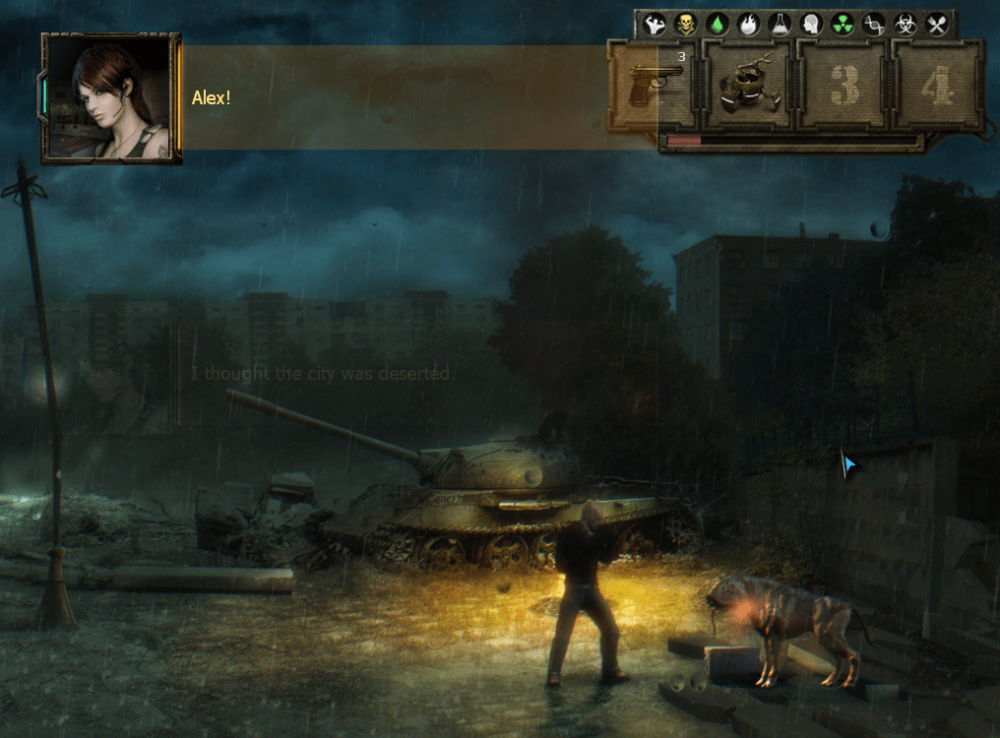The height and width of the screenshot is (738, 1000).
Task: Choose the empty slot numbered 4
Action: click(937, 86)
